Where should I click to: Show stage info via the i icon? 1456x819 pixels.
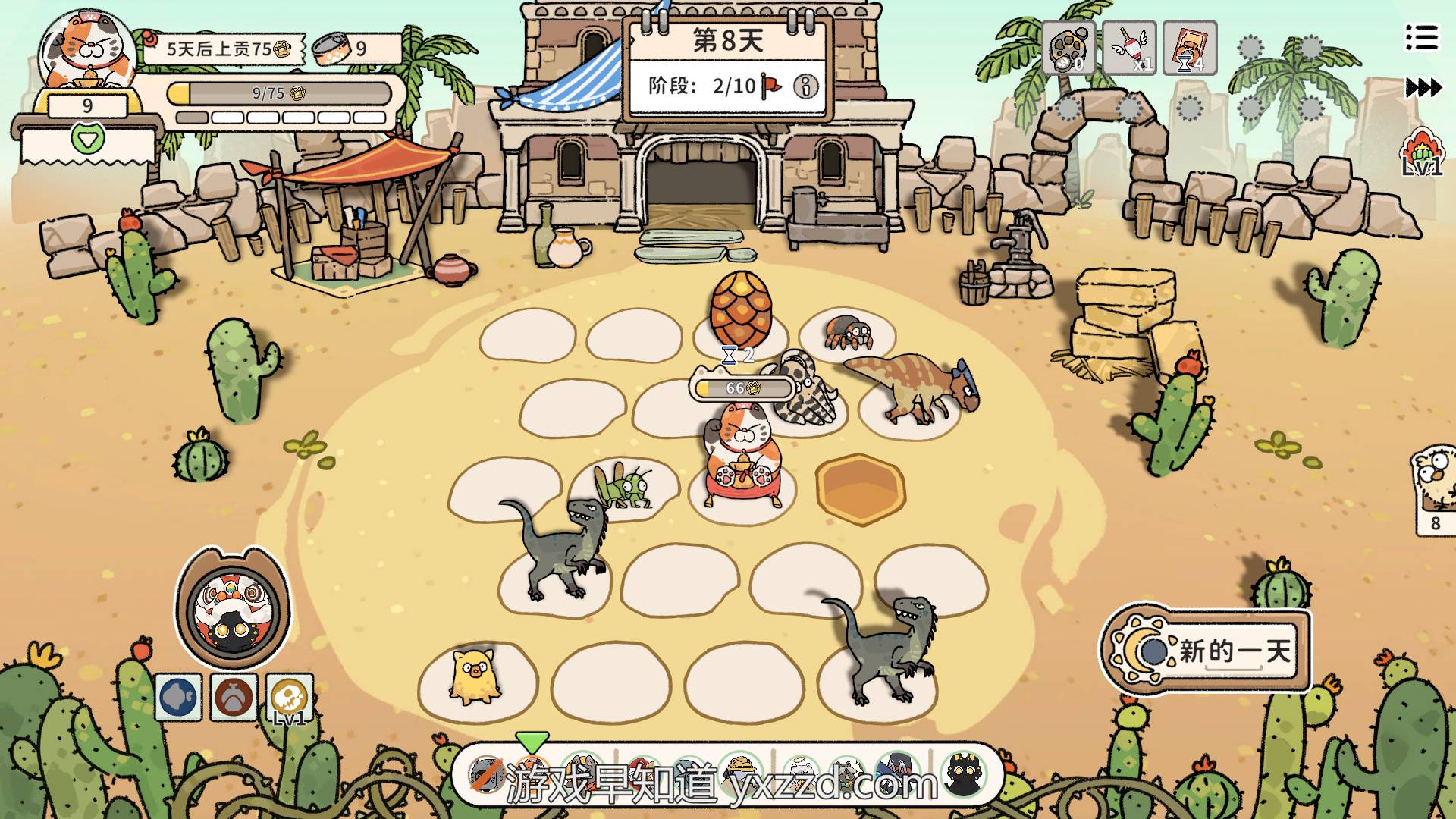click(x=805, y=86)
